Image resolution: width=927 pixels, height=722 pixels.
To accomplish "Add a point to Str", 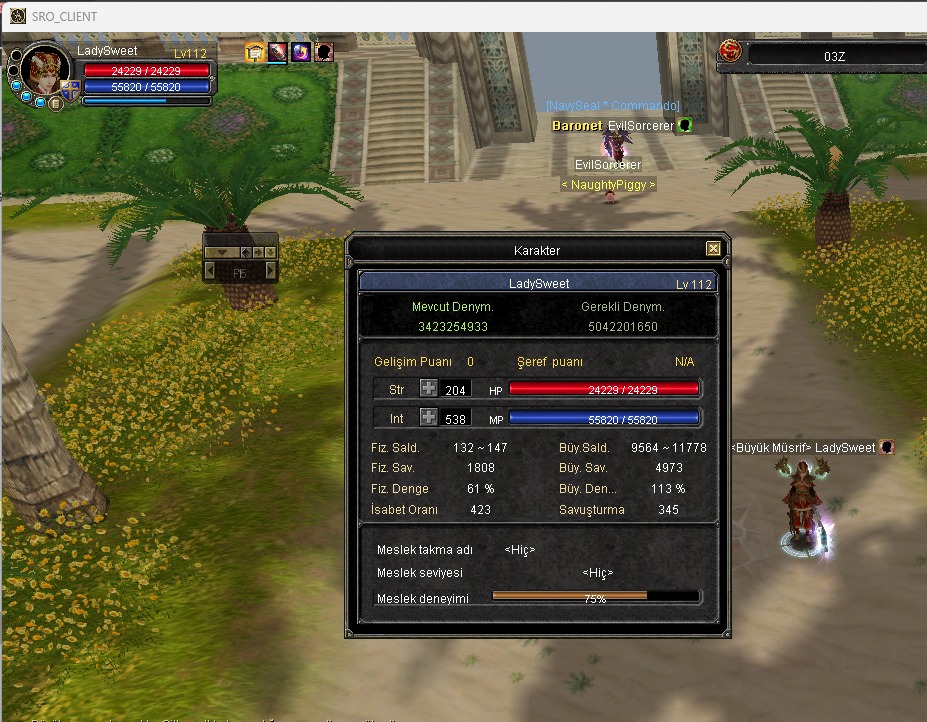I will (x=428, y=389).
